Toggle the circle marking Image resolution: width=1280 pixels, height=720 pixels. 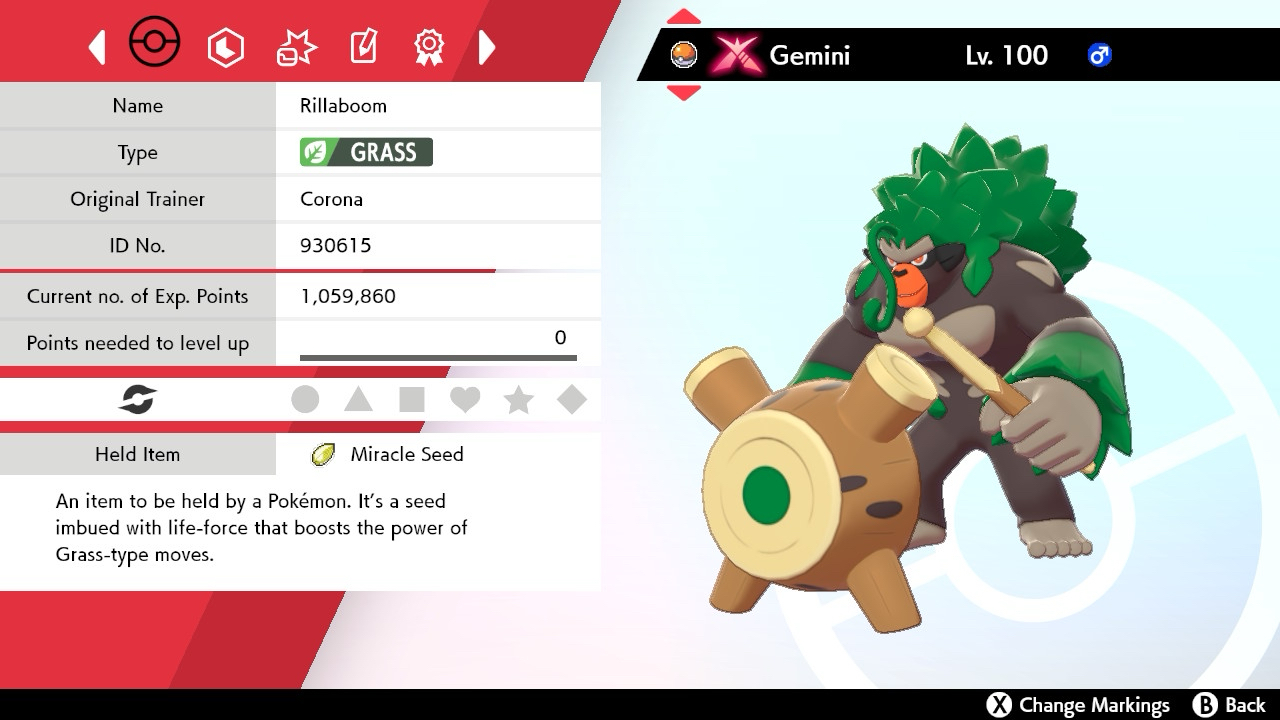coord(305,400)
